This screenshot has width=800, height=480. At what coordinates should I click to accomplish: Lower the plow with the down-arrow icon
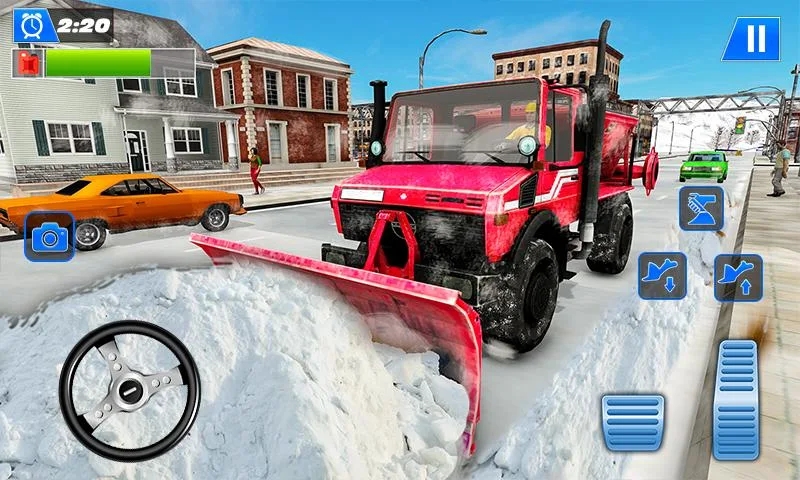click(662, 276)
